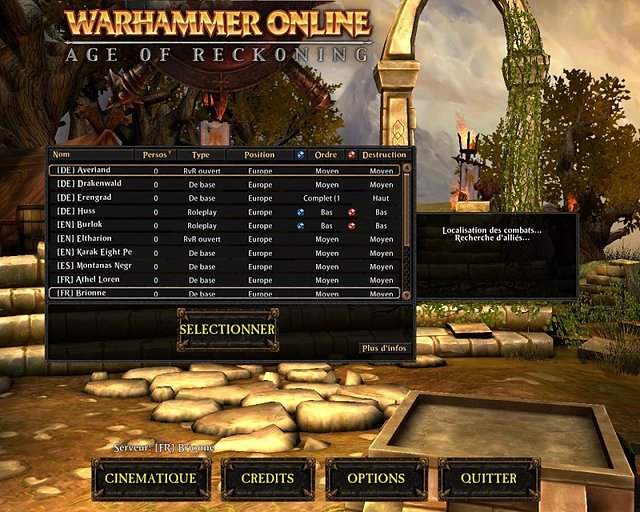
Task: Choose the [EN] Burlok server row
Action: tap(224, 226)
